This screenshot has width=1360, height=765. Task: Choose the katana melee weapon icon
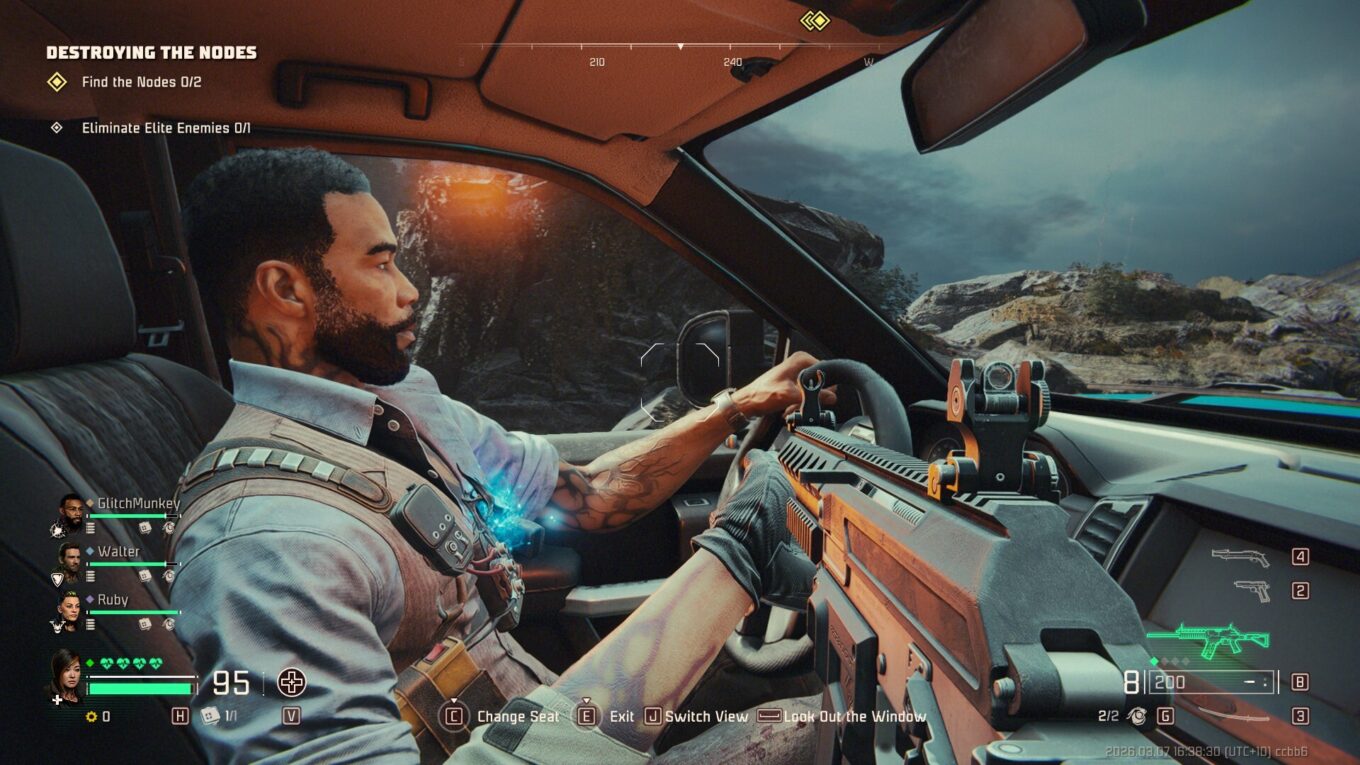click(x=1232, y=714)
